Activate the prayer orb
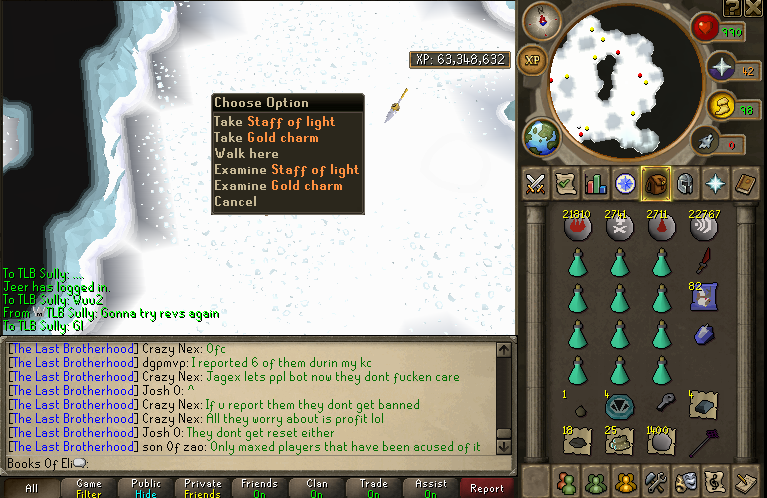The height and width of the screenshot is (498, 767). pyautogui.click(x=721, y=67)
